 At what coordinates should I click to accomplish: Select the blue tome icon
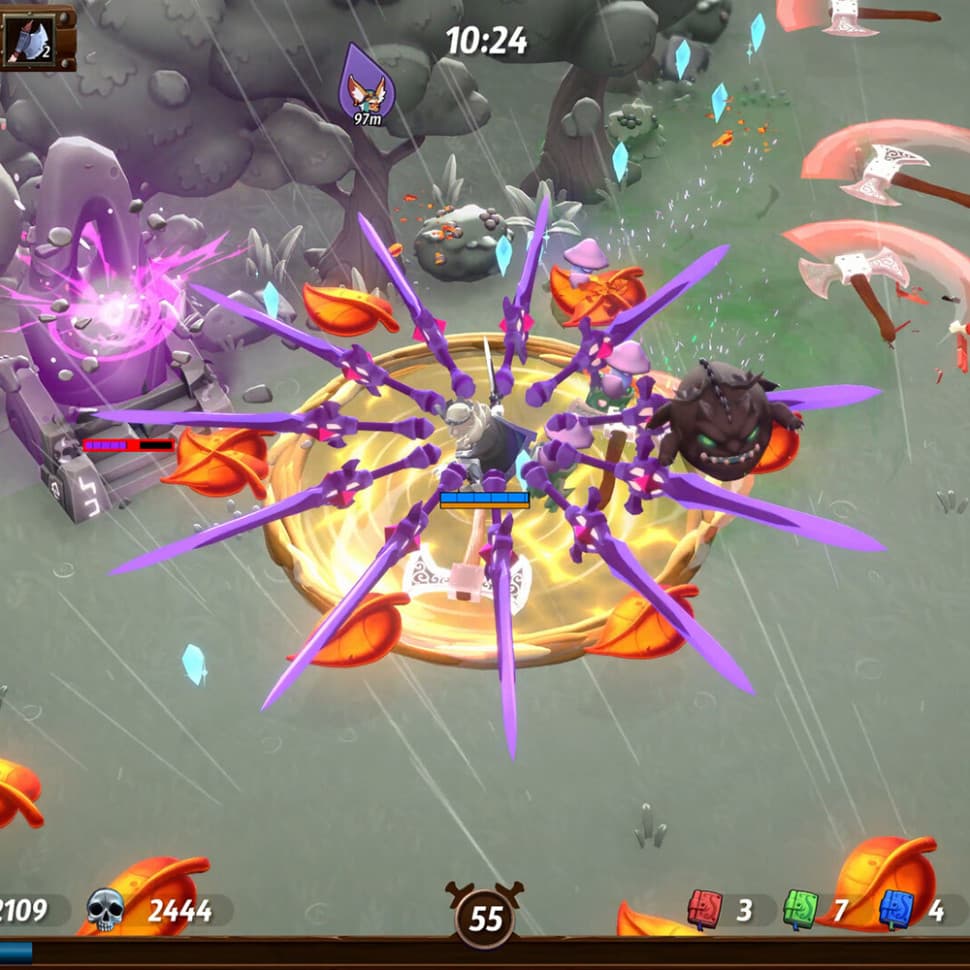pyautogui.click(x=896, y=909)
